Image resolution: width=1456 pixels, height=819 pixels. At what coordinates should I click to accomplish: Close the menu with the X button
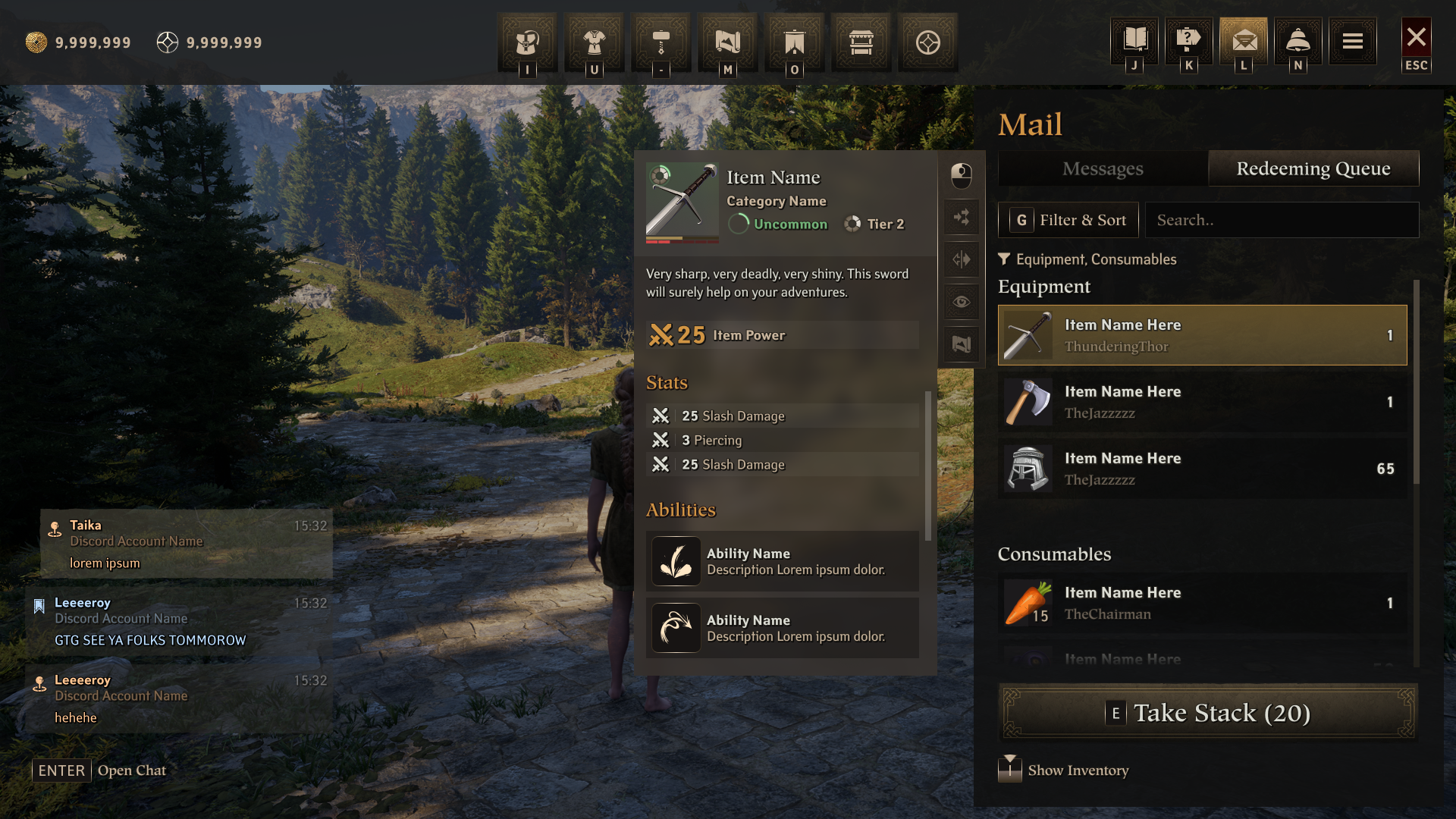(x=1416, y=38)
